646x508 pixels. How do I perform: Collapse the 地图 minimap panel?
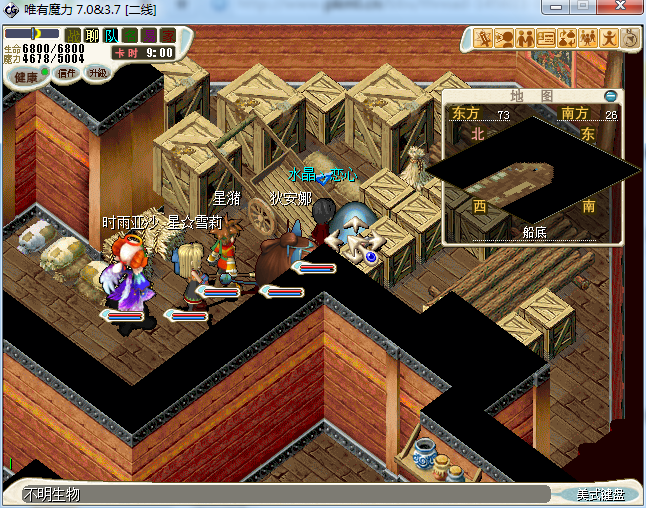pos(610,96)
